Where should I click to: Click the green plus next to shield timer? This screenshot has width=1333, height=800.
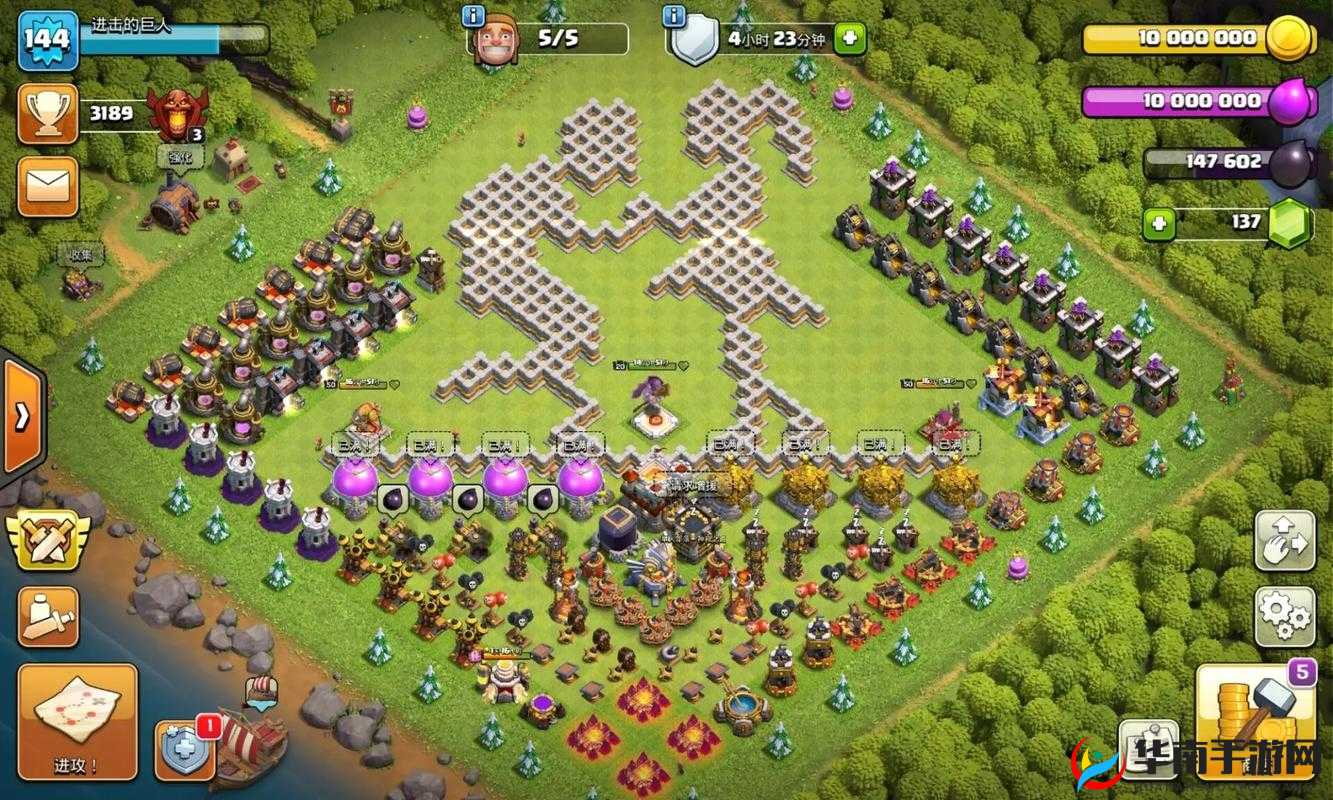click(x=850, y=39)
